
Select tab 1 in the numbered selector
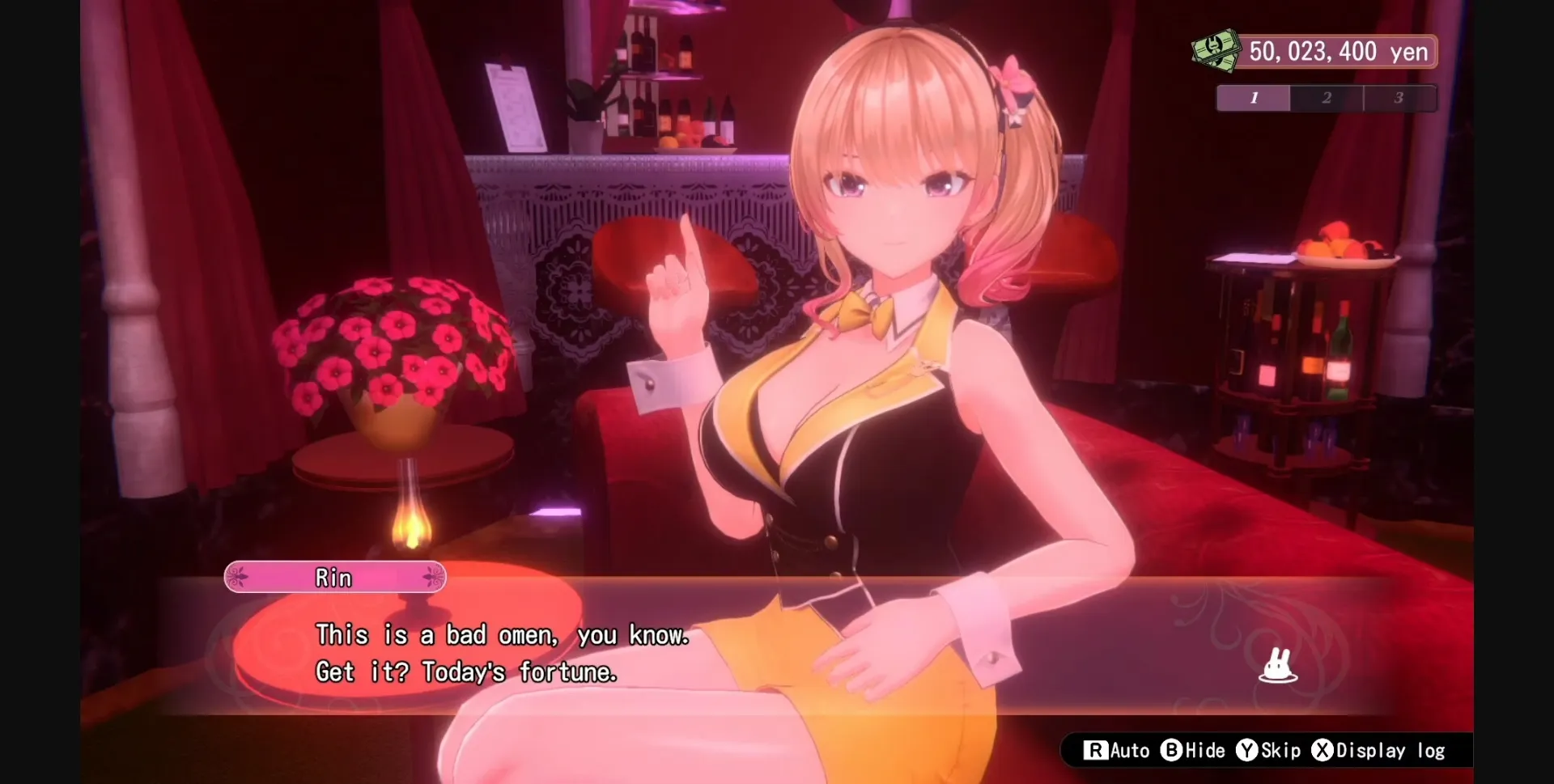(x=1254, y=98)
